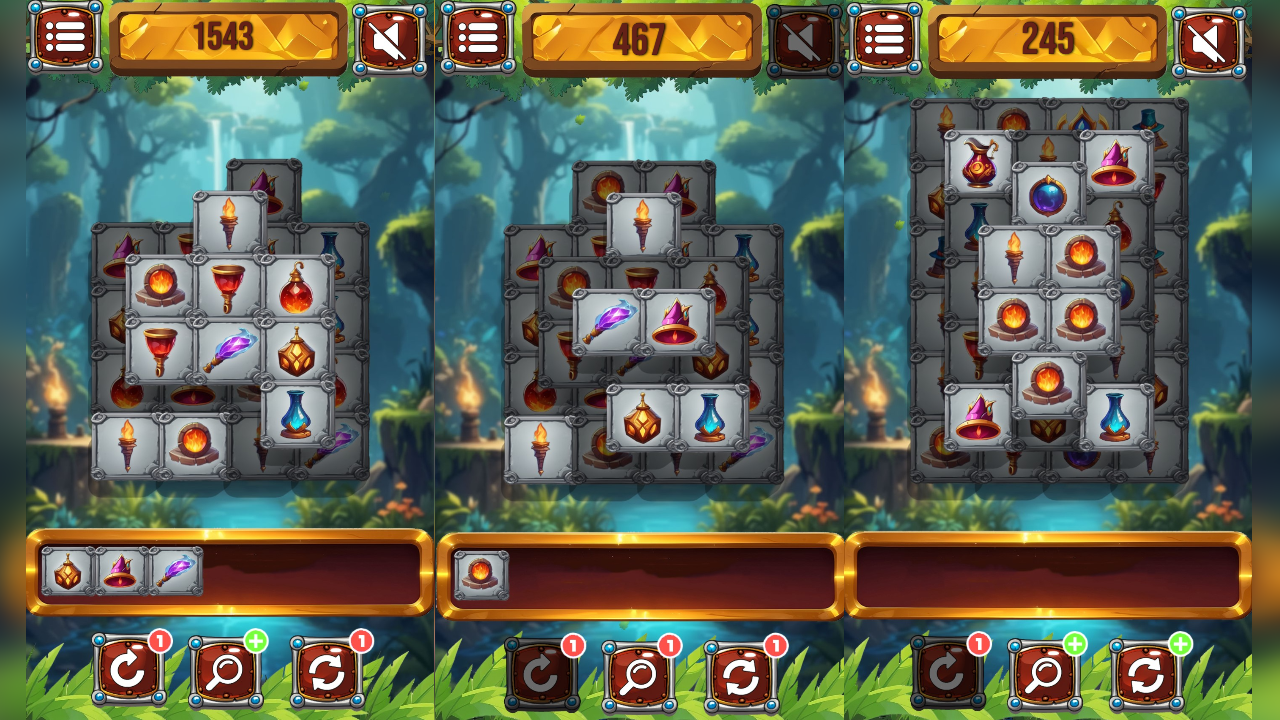Click the magnifier hint power-up
Image resolution: width=1280 pixels, height=720 pixels.
pos(227,672)
